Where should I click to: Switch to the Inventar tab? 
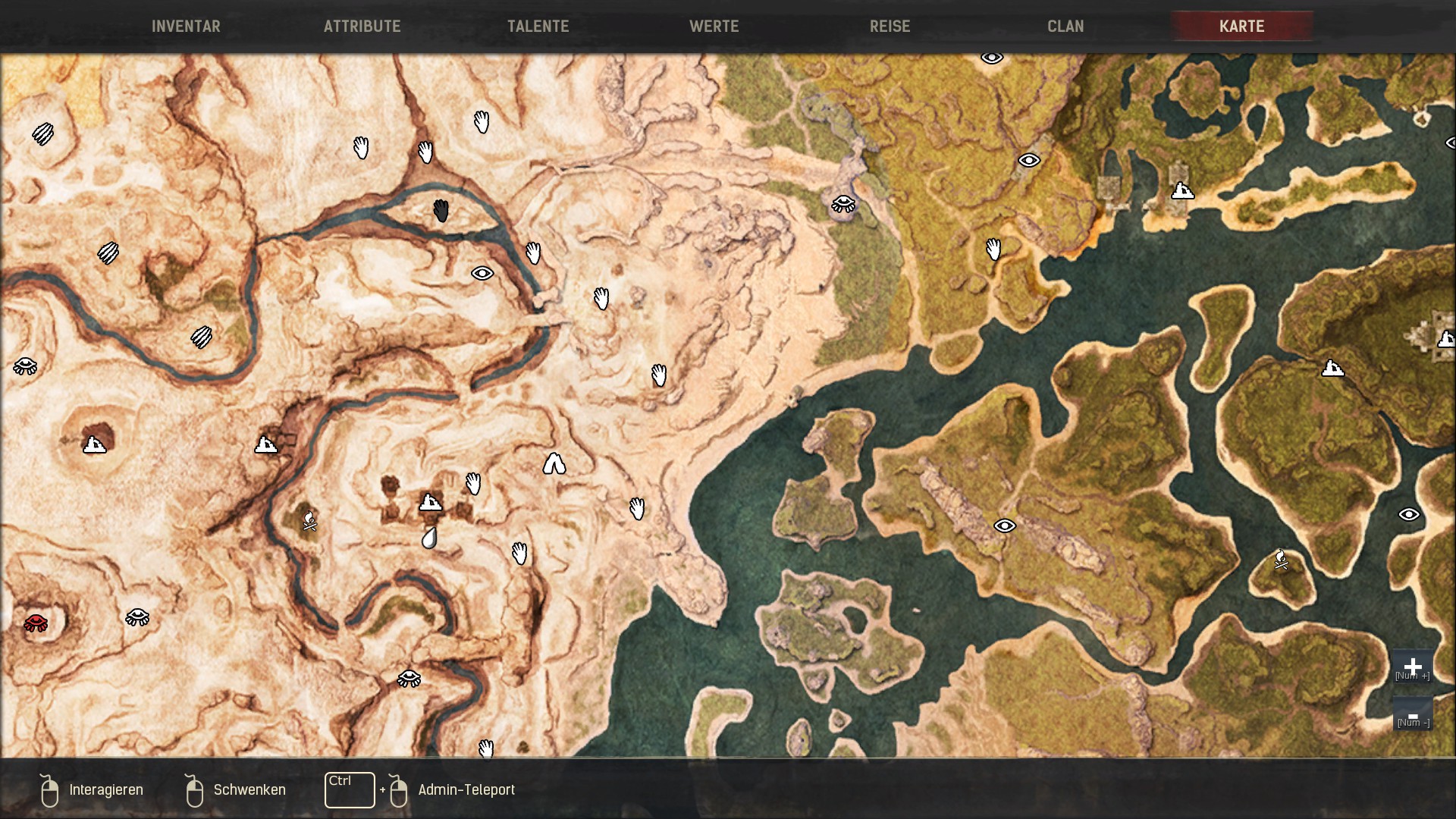tap(186, 27)
